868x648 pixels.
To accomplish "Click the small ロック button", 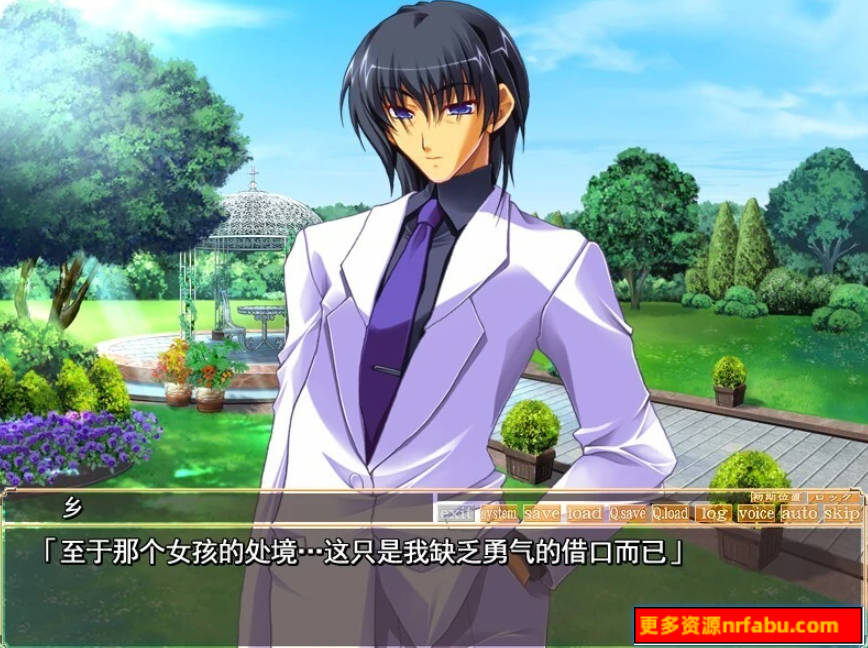I will tap(829, 497).
